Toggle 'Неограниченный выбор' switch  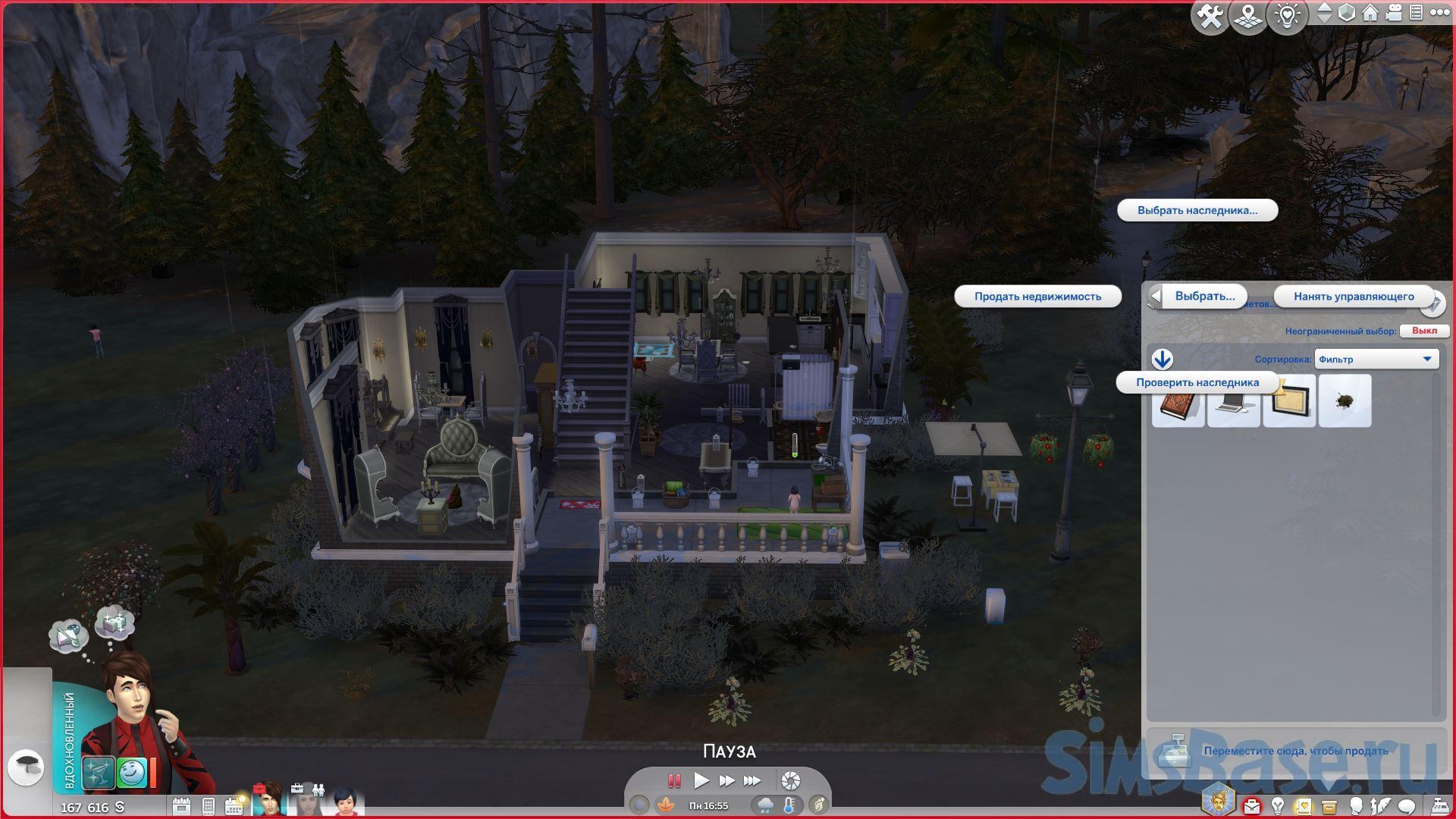[1423, 331]
